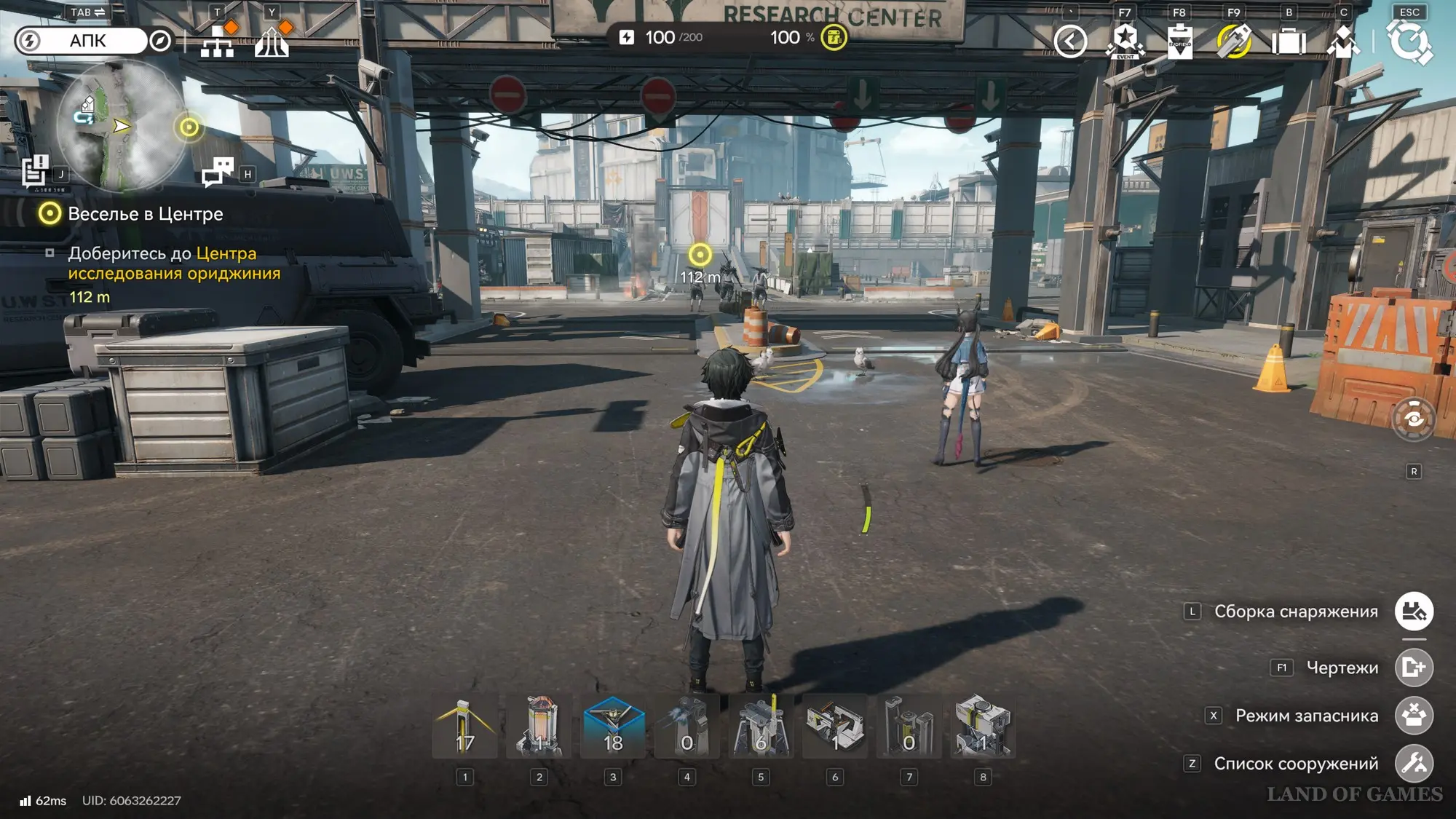1456x819 pixels.
Task: Select the tracked quest Веселье в Центре
Action: [x=145, y=214]
